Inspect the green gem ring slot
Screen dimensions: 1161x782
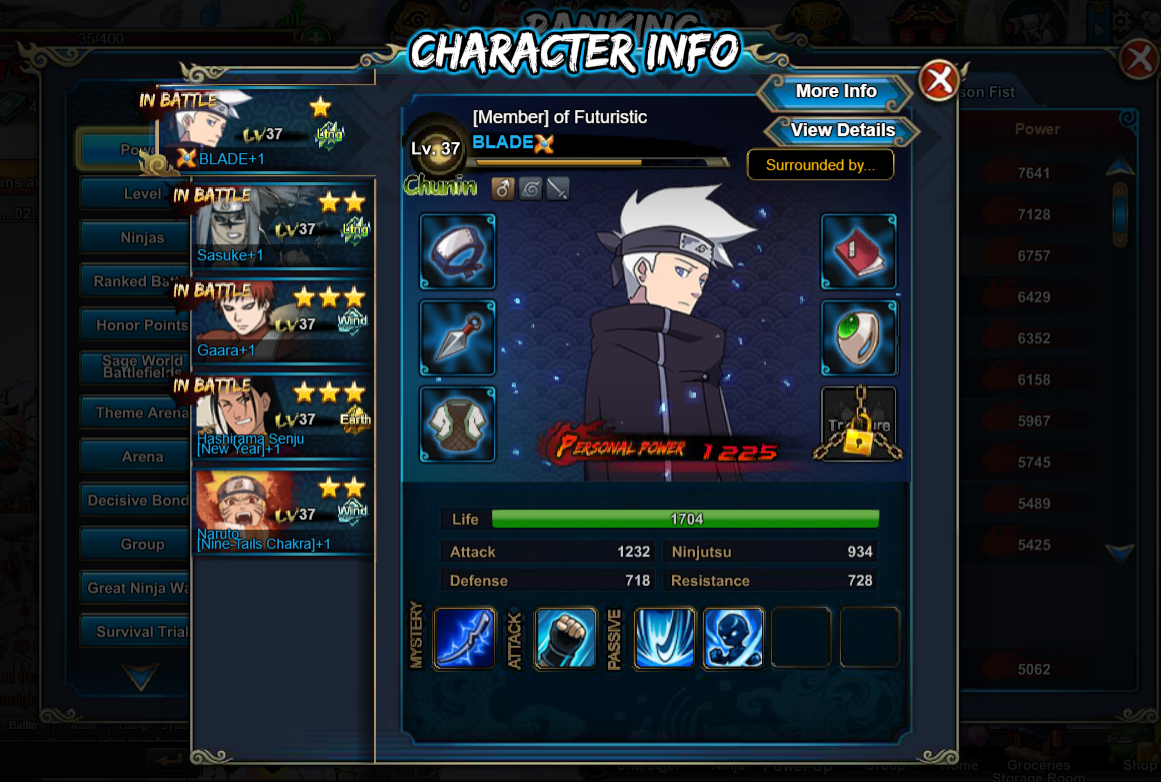point(859,338)
